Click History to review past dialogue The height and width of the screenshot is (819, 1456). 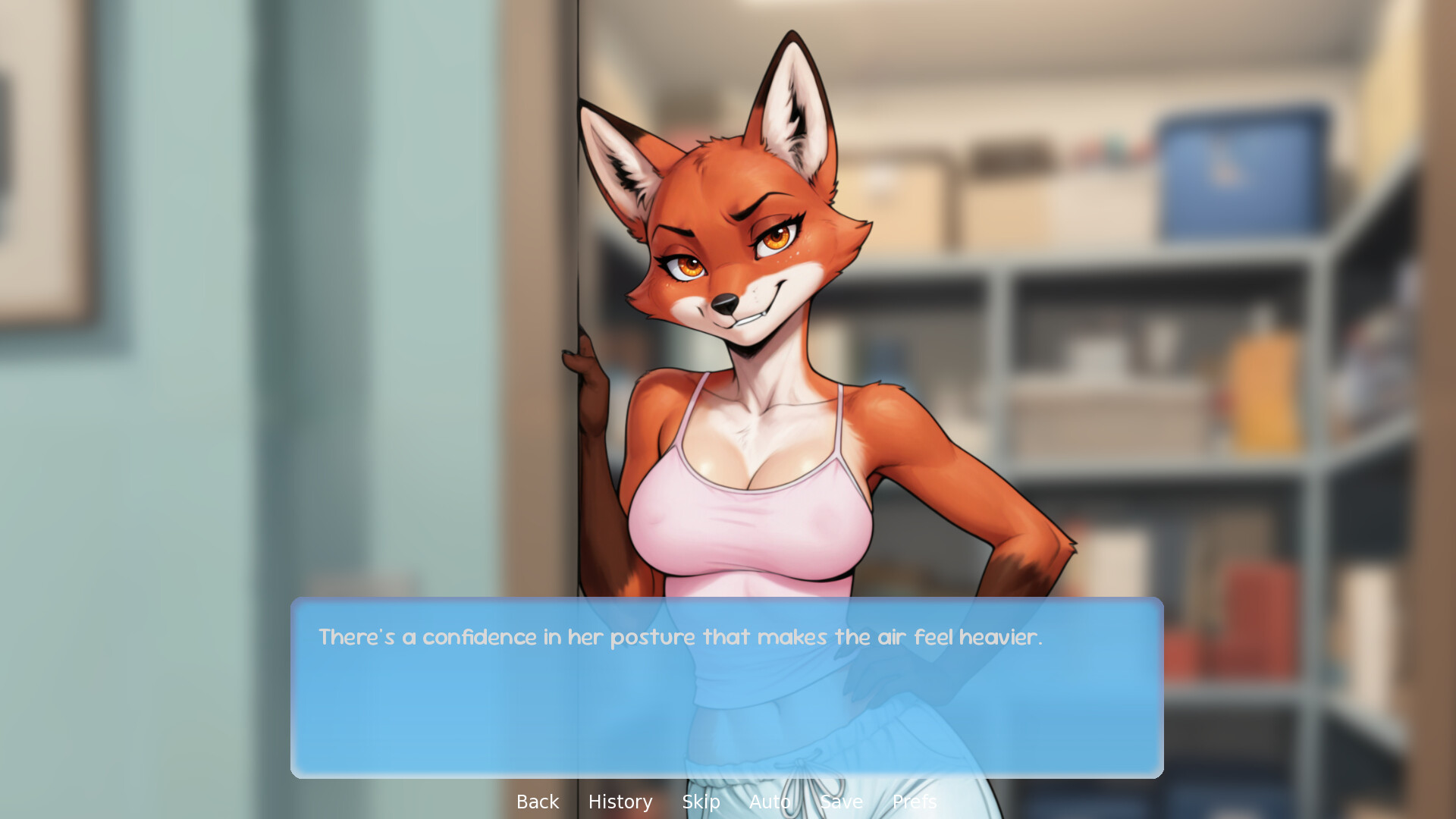click(x=620, y=802)
